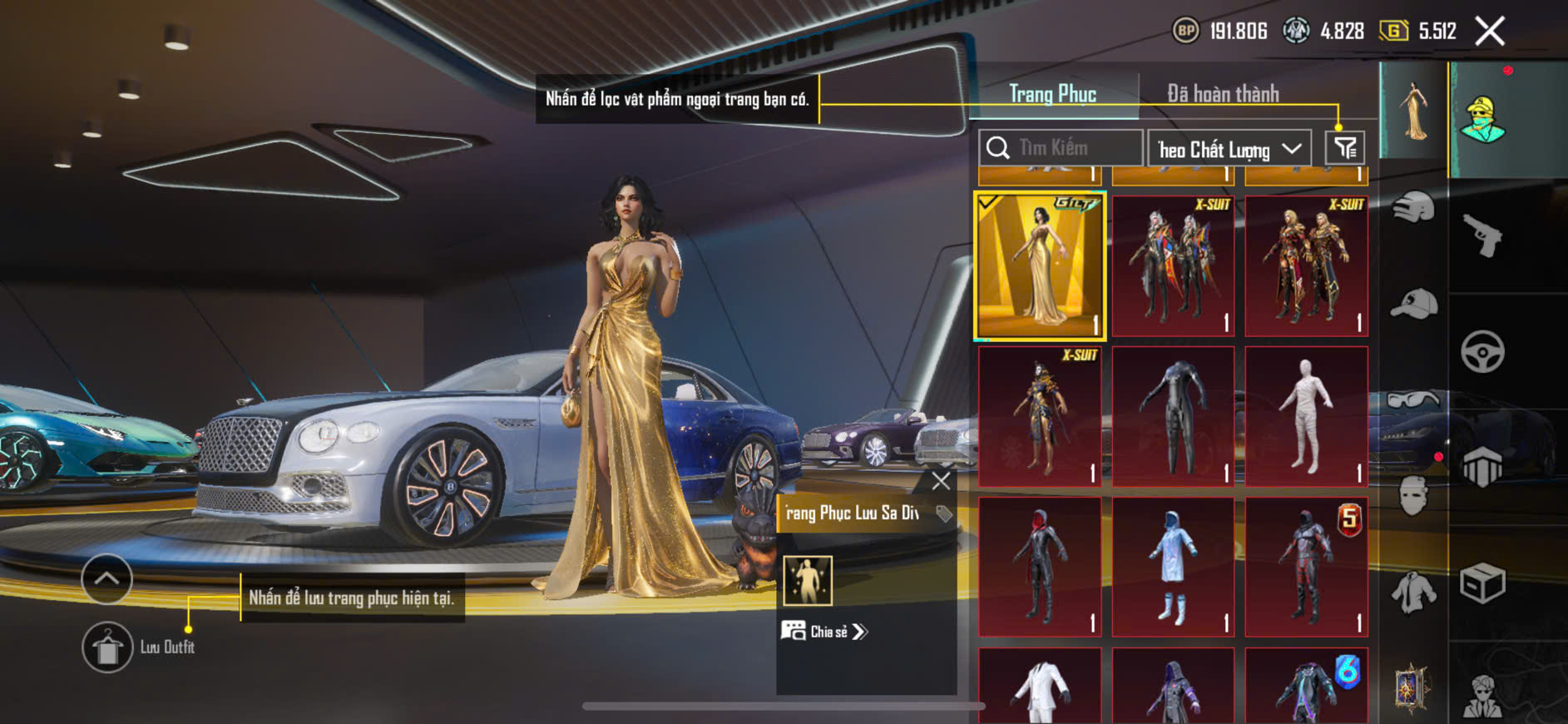Select the light blue hooded raincoat outfit
The height and width of the screenshot is (724, 1568).
tap(1173, 568)
